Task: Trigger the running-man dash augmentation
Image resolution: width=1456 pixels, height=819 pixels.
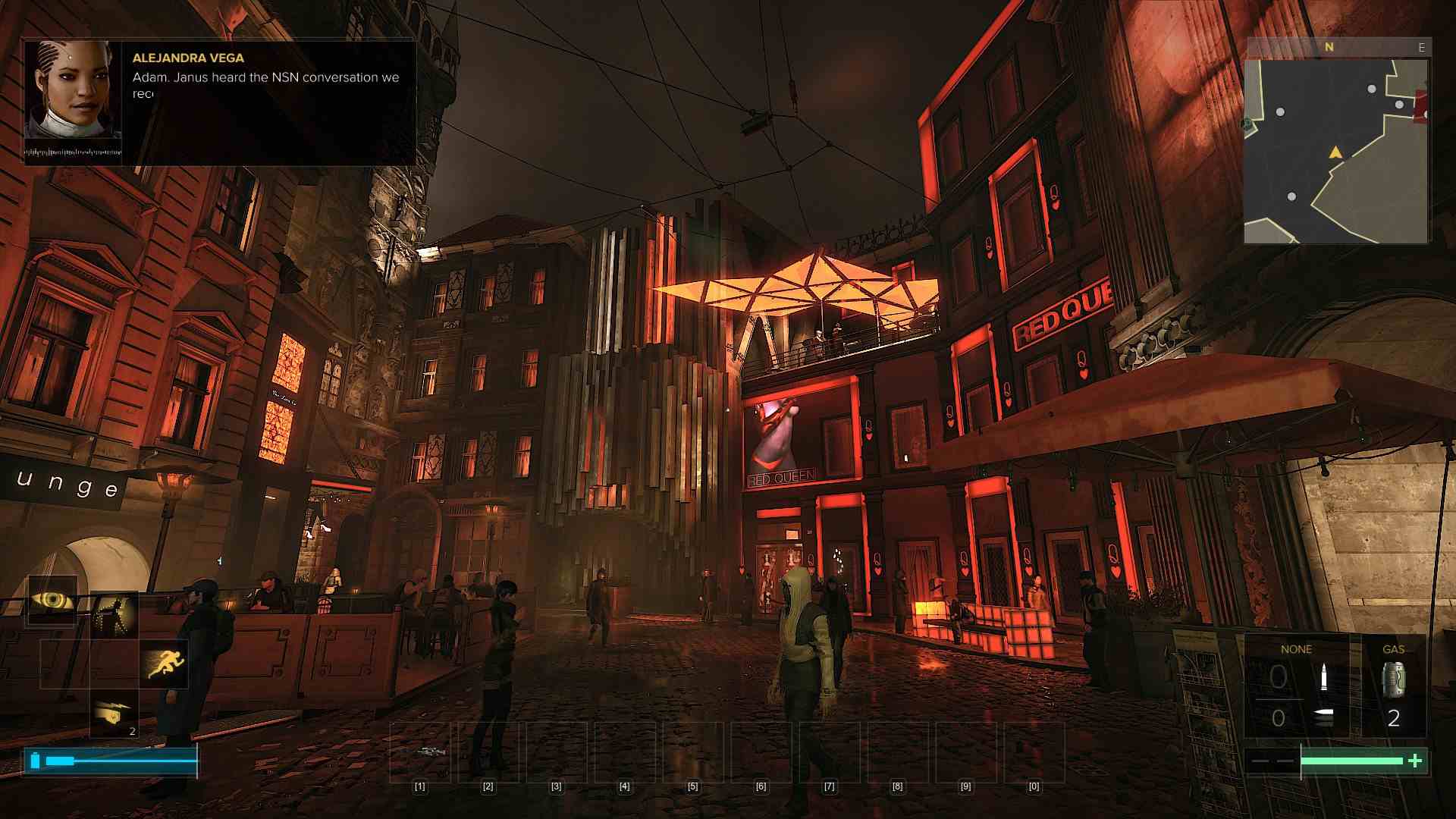Action: 165,664
